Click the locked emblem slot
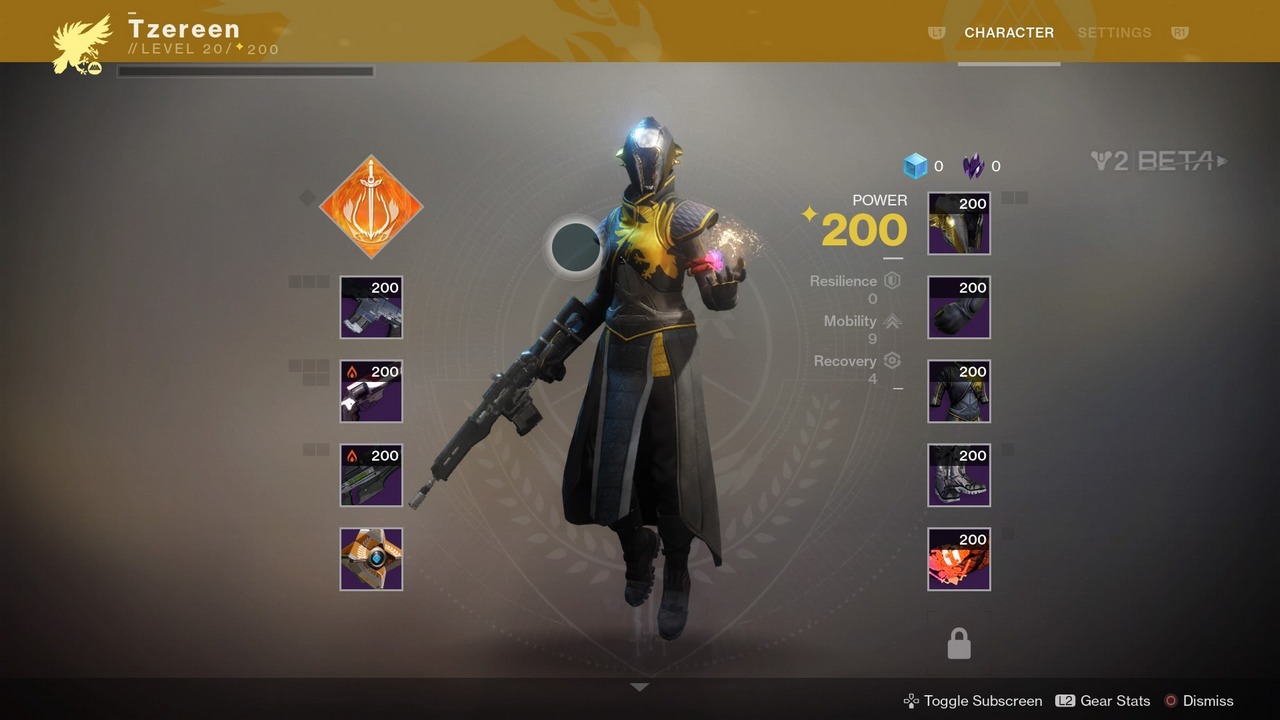 tap(958, 642)
